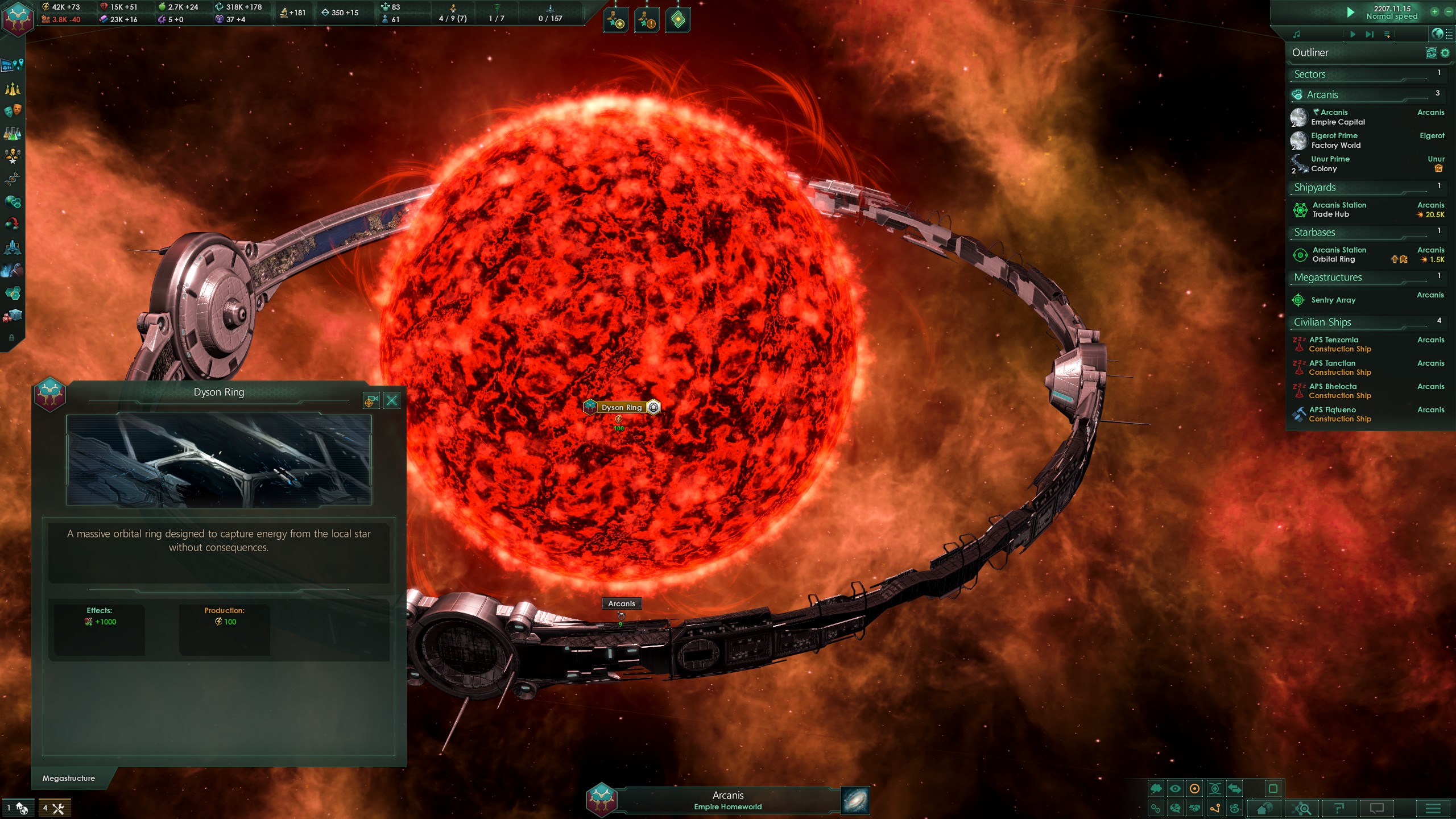Image resolution: width=1456 pixels, height=819 pixels.
Task: Switch to galaxy map view
Action: click(x=855, y=800)
